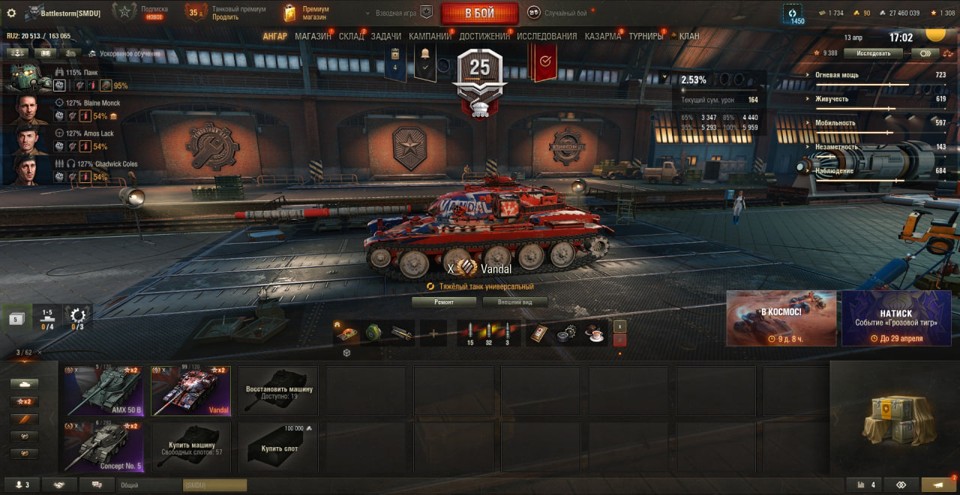Viewport: 960px width, 495px height.
Task: Open the ЗАДАЧИ tab
Action: pos(386,36)
